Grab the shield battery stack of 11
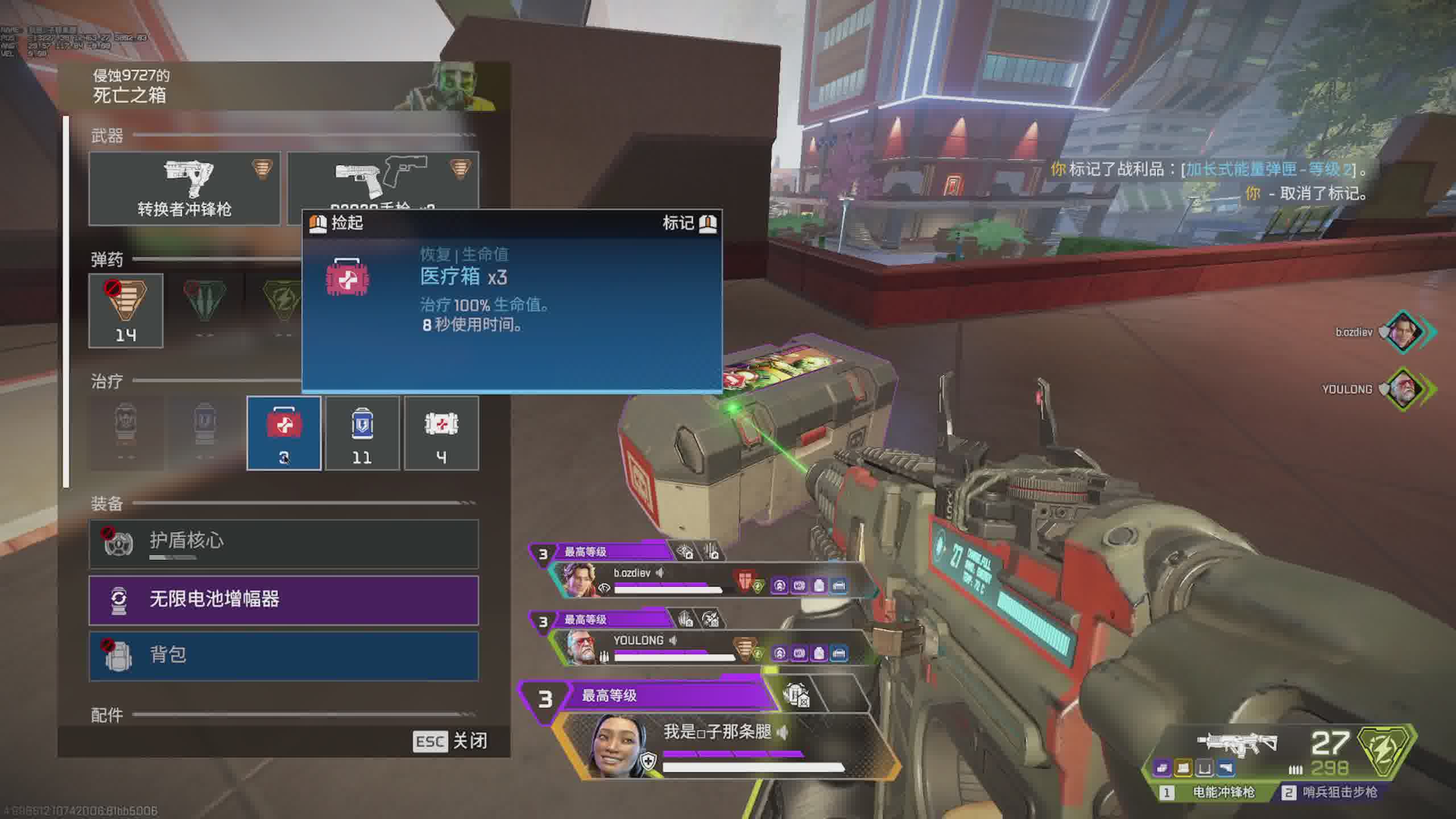Viewport: 1456px width, 819px height. pyautogui.click(x=362, y=433)
